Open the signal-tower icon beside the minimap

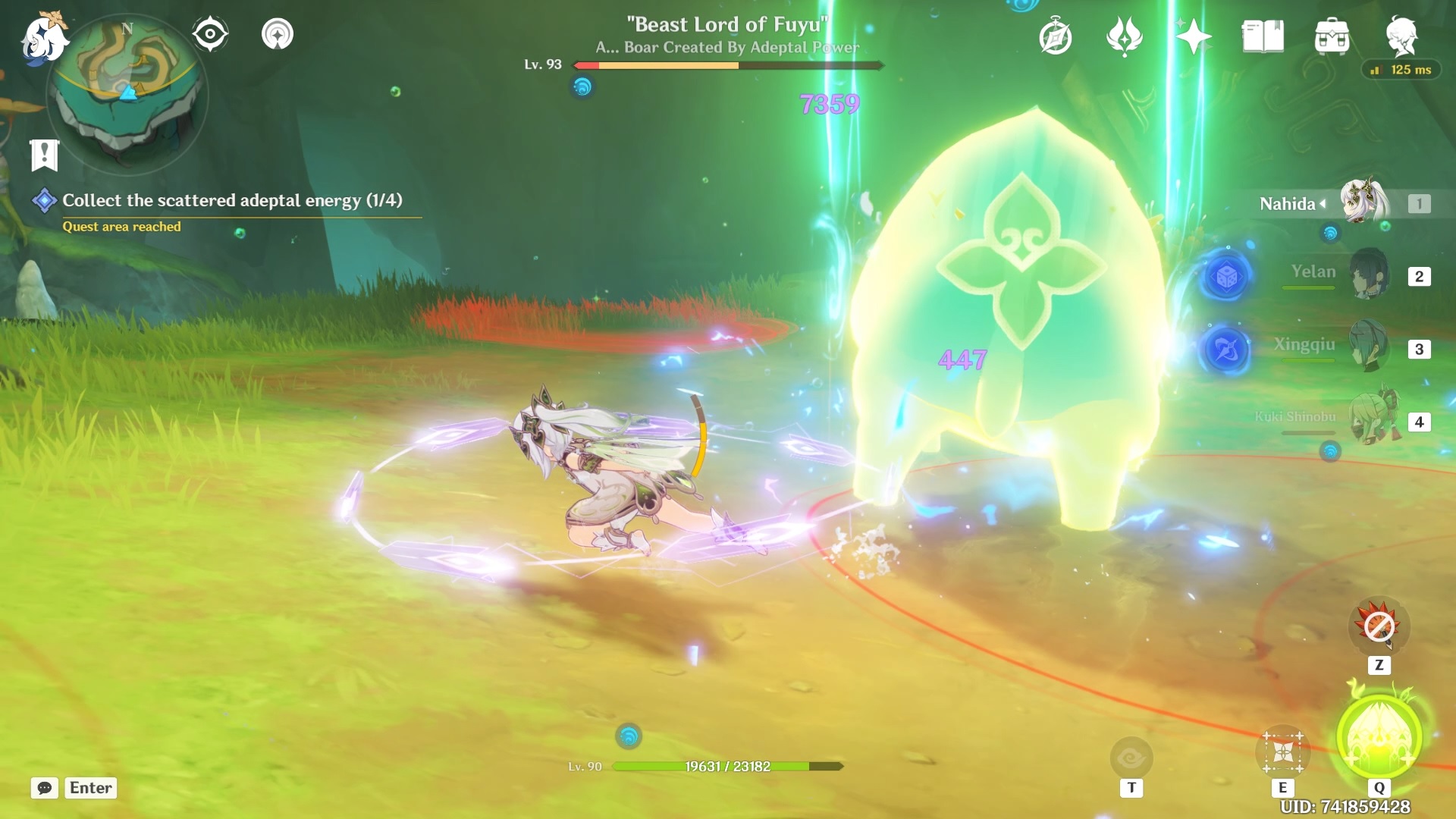point(278,34)
